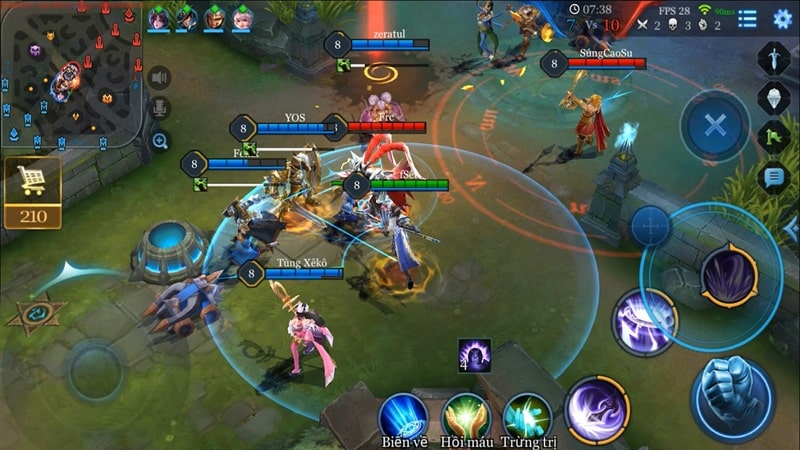800x450 pixels.
Task: Open the settings gear
Action: coord(782,18)
